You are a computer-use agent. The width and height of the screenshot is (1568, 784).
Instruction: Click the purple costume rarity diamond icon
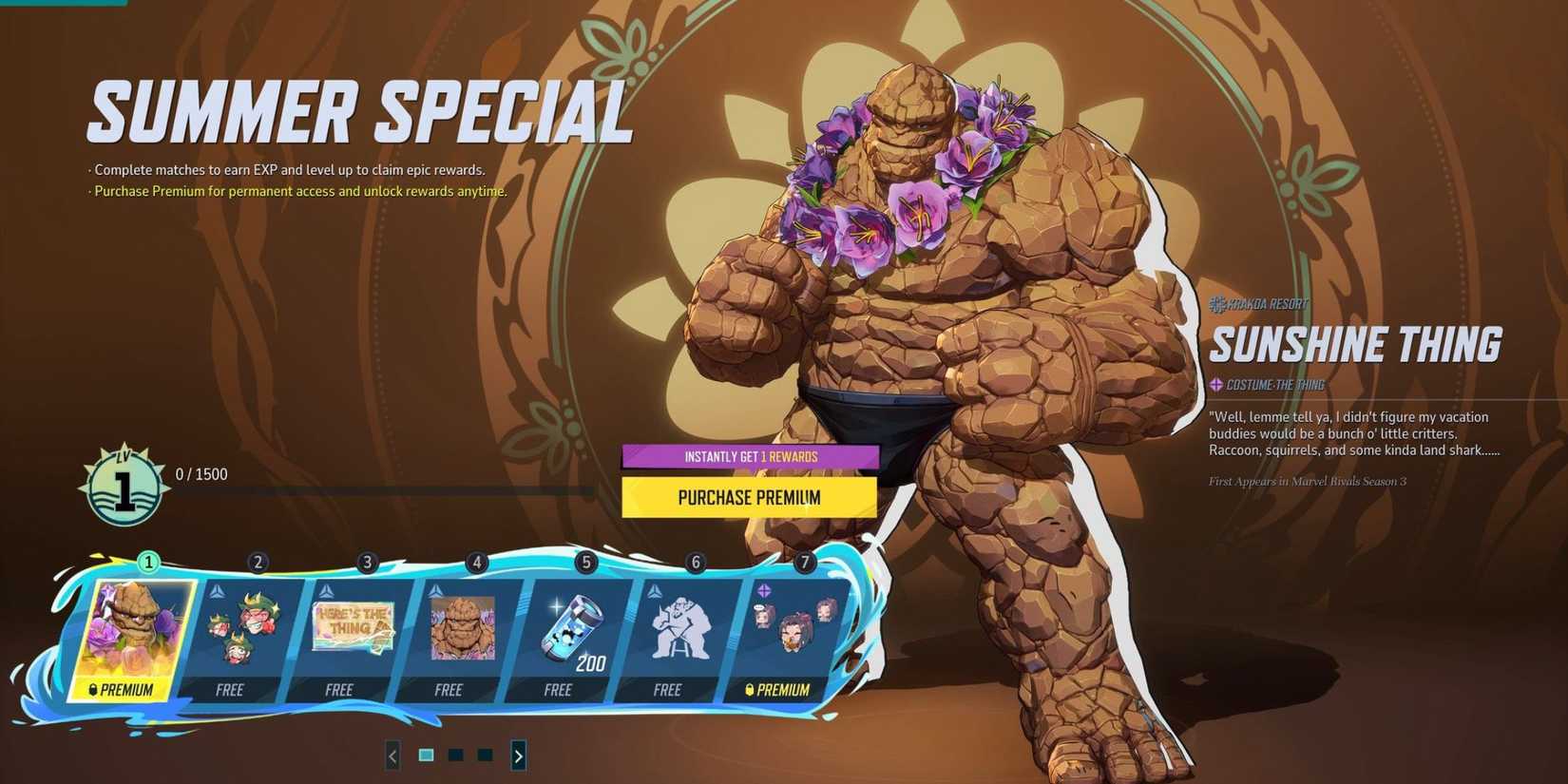pyautogui.click(x=1218, y=384)
